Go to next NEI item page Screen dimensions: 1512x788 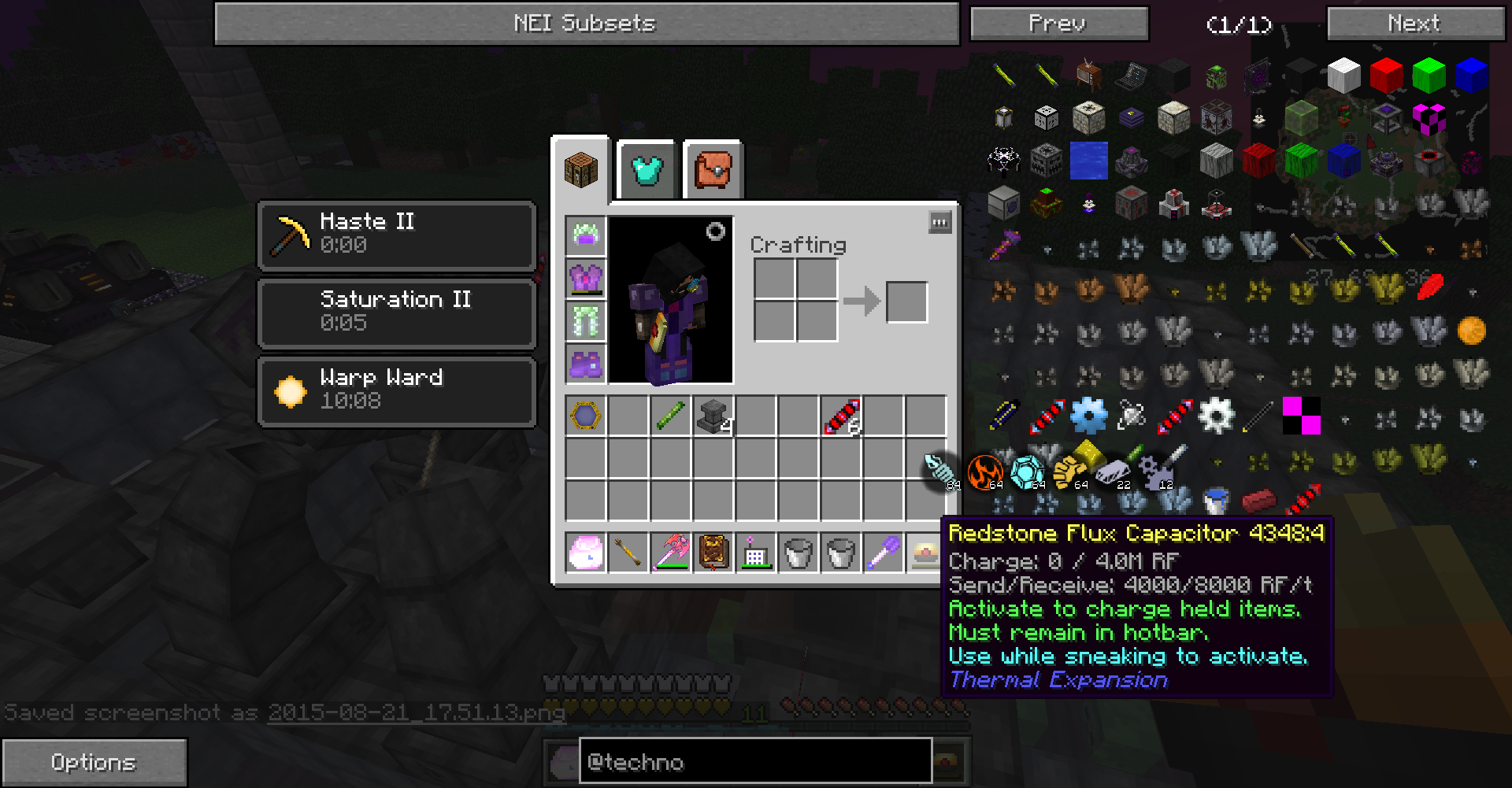[x=1415, y=24]
